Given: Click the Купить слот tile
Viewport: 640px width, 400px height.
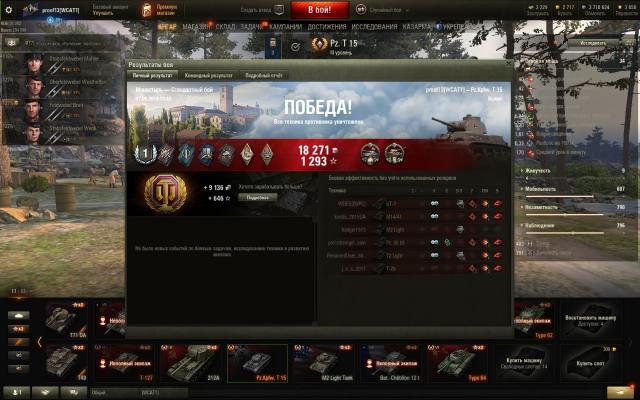Looking at the screenshot, I should tap(597, 363).
